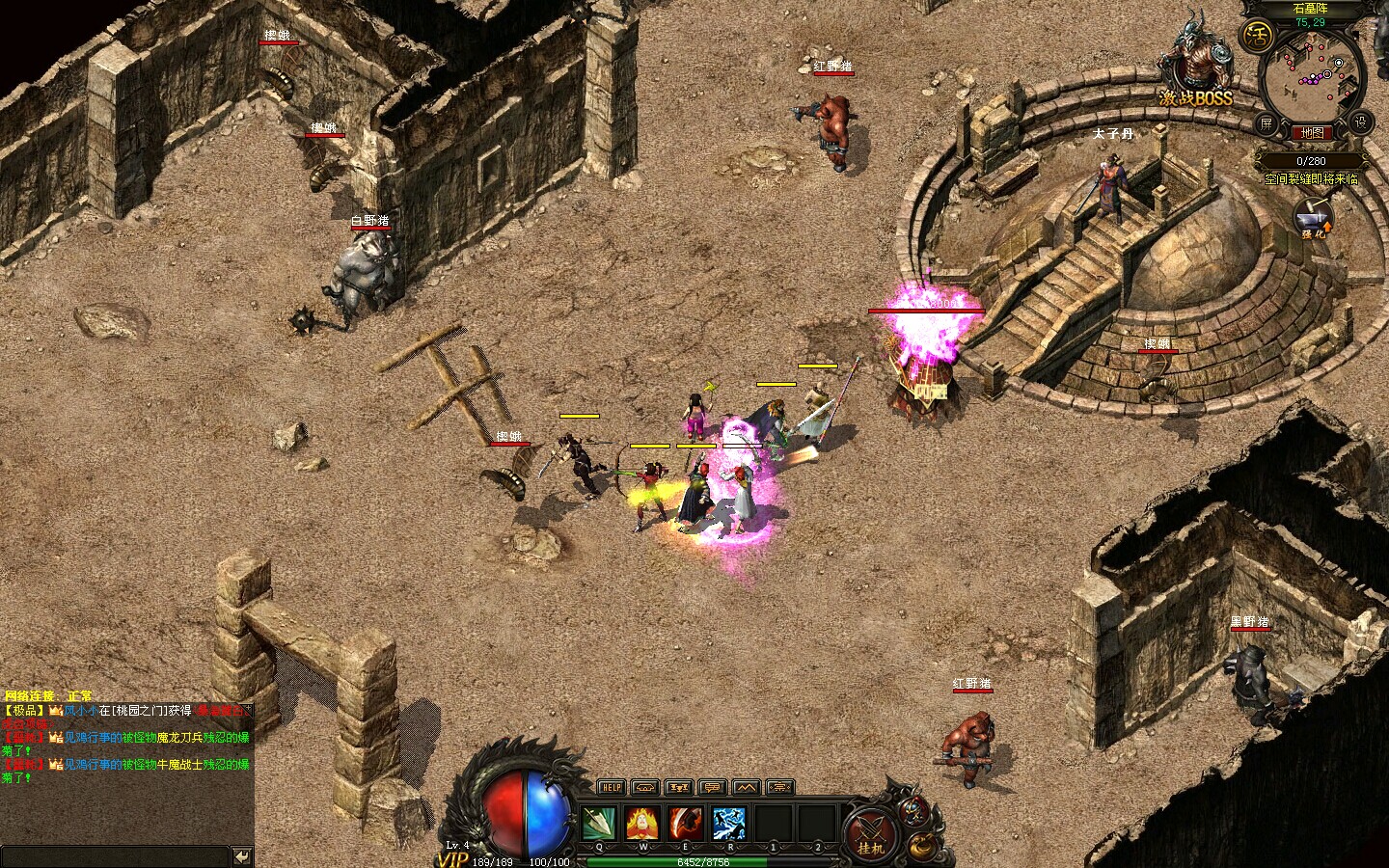Click the VIP badge
The height and width of the screenshot is (868, 1389).
coord(451,858)
